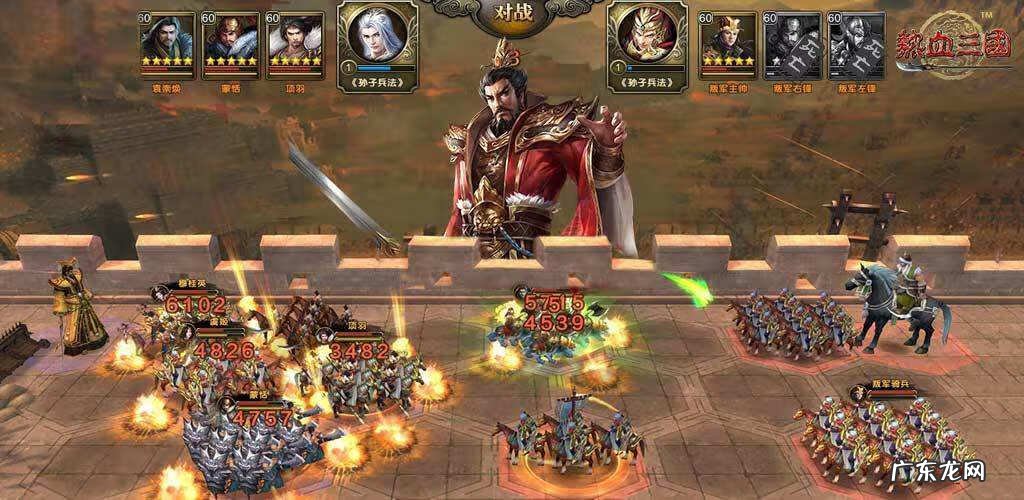Viewport: 1024px width, 500px height.
Task: Select the 叛军主帅 enemy portrait
Action: click(x=727, y=40)
